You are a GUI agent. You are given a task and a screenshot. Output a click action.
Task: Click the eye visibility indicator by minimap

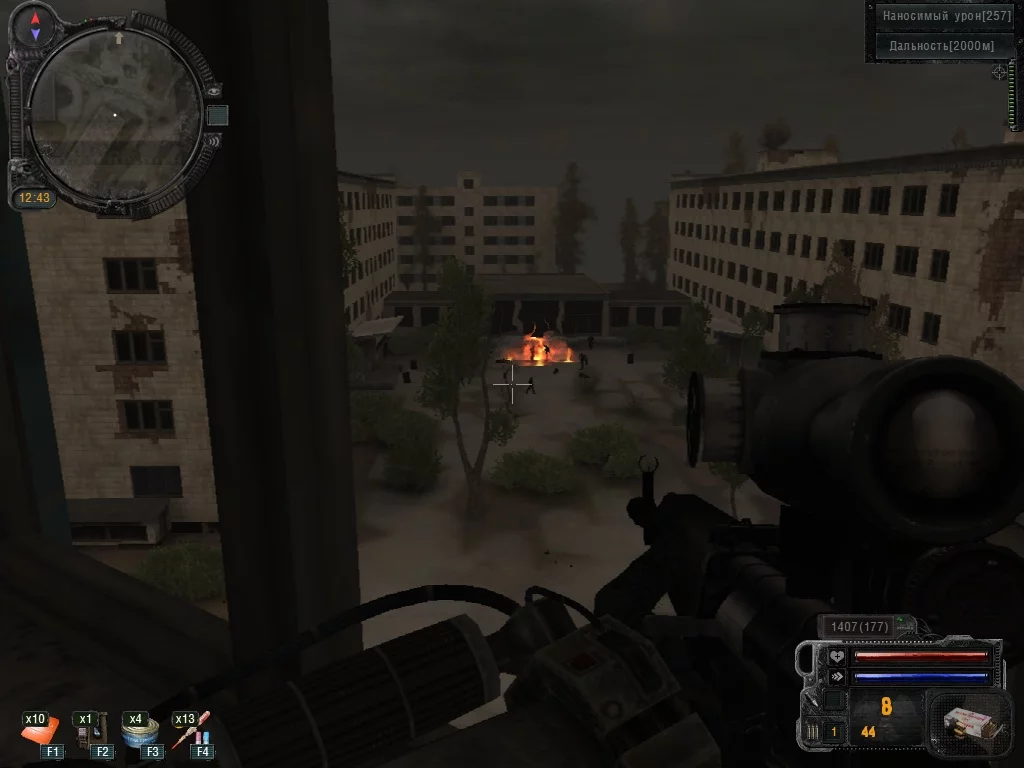point(214,90)
